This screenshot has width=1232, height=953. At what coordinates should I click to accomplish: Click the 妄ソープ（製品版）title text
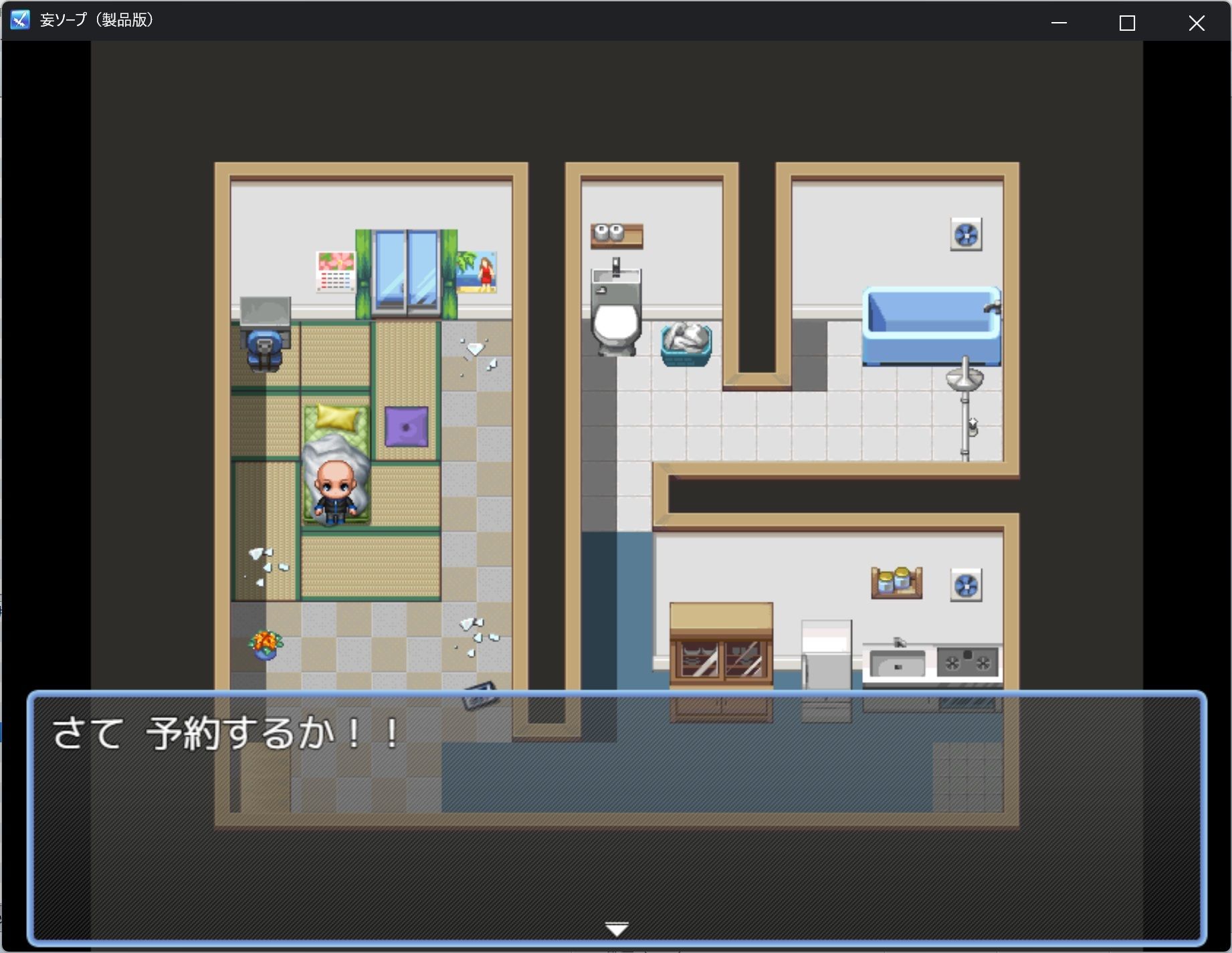99,19
